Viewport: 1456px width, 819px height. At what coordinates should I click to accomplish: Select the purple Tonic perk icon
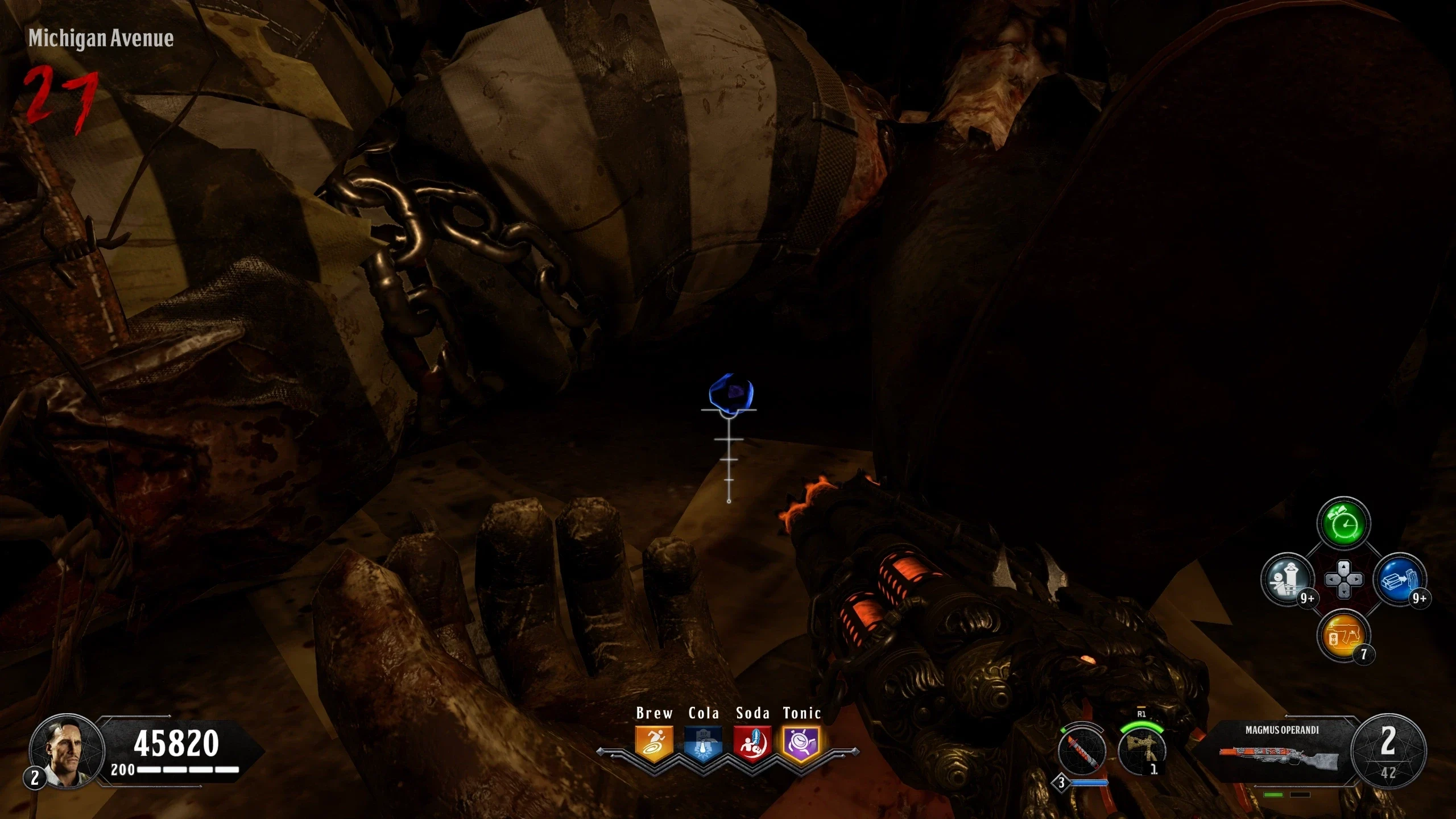(x=801, y=743)
